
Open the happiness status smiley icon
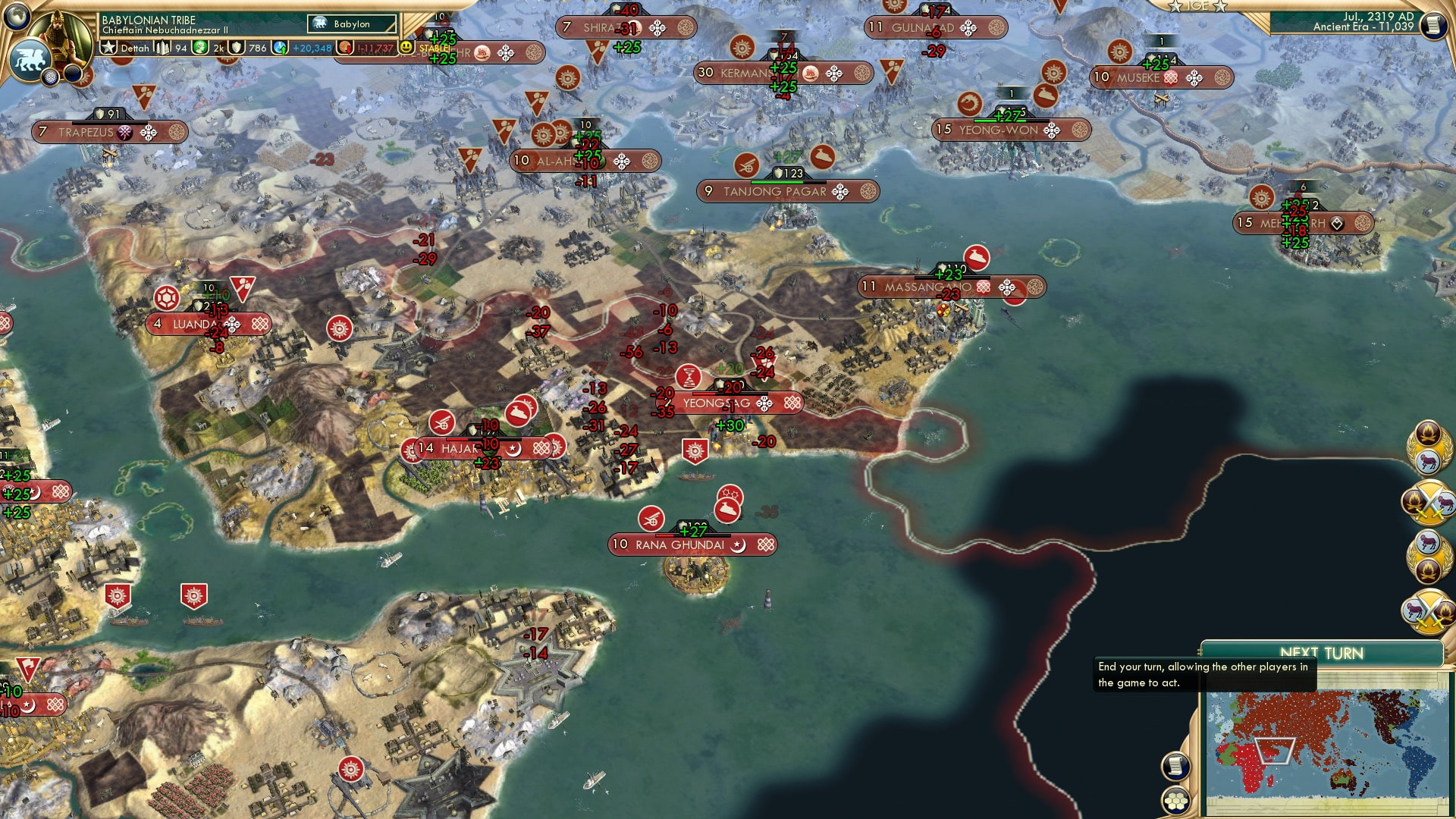(x=405, y=49)
